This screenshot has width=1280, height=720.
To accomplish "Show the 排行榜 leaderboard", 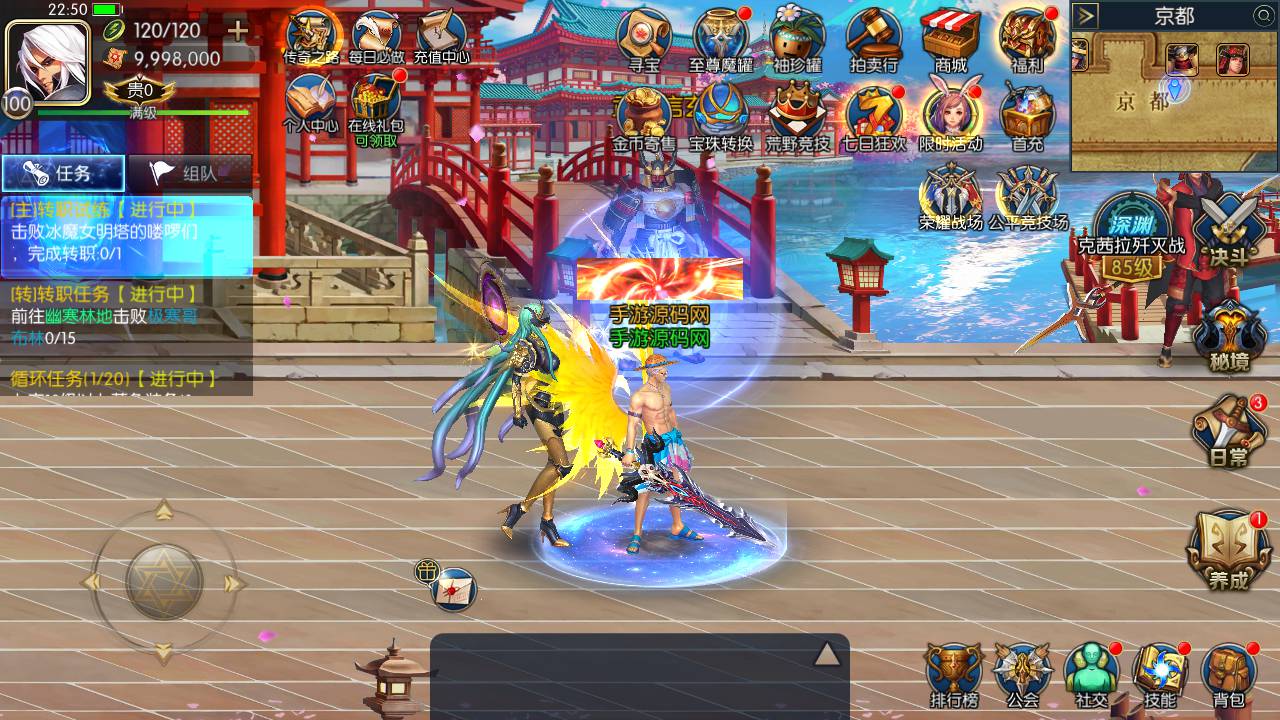I will [953, 674].
